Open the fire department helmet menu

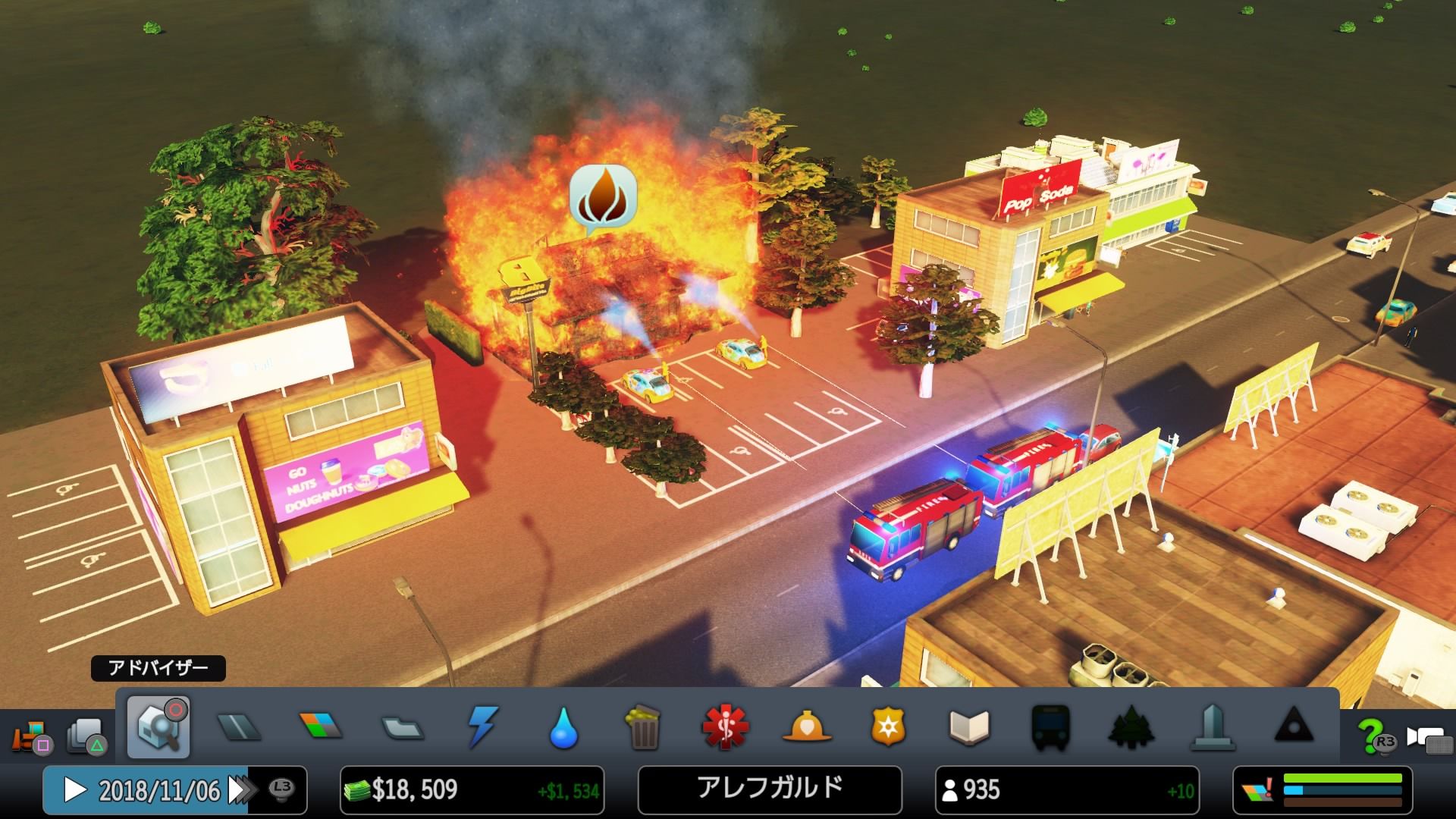tap(807, 728)
